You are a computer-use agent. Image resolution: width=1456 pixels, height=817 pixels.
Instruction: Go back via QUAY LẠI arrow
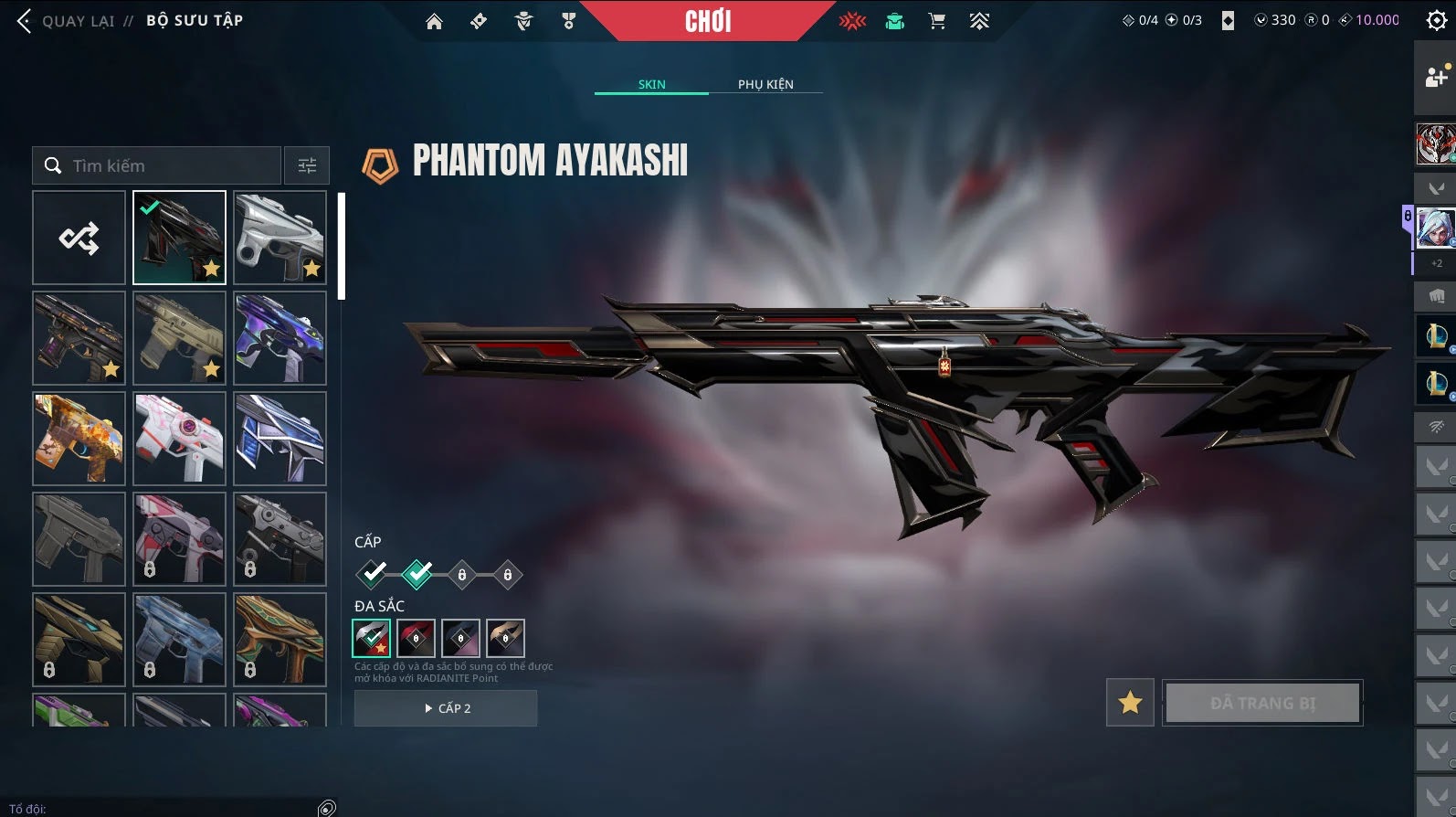[x=26, y=21]
